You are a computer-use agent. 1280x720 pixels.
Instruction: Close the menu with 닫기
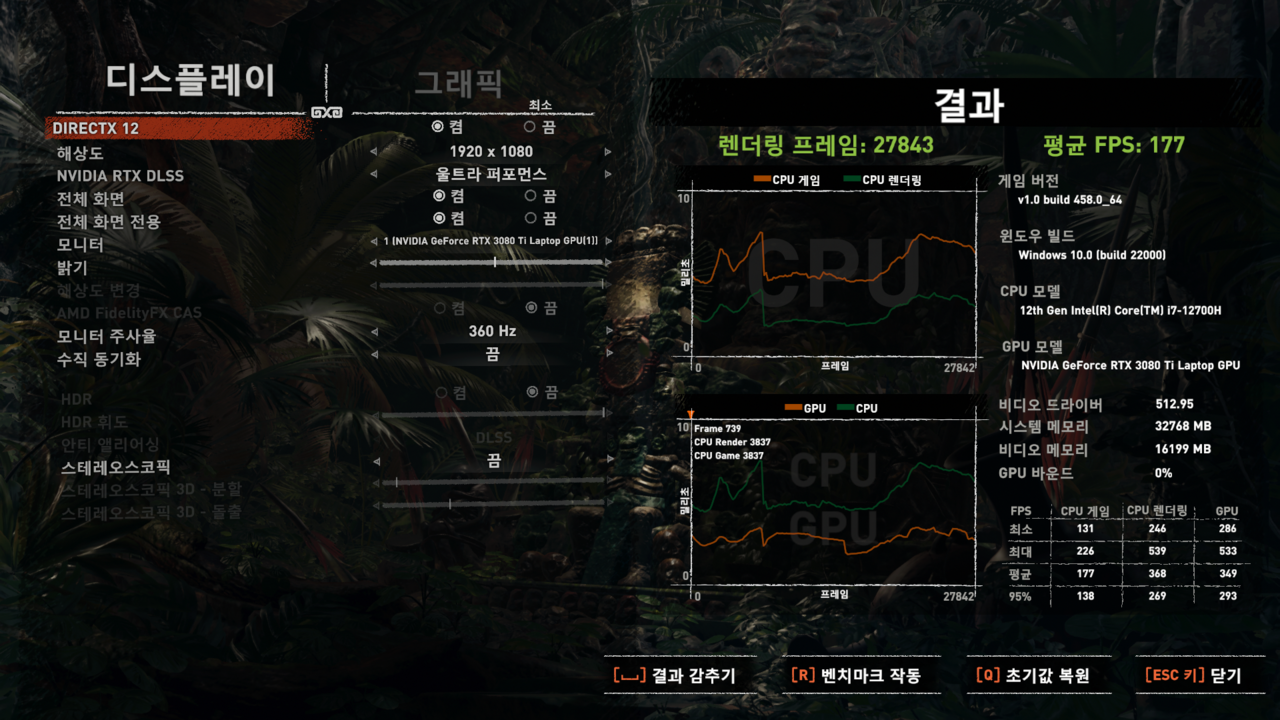point(1193,676)
